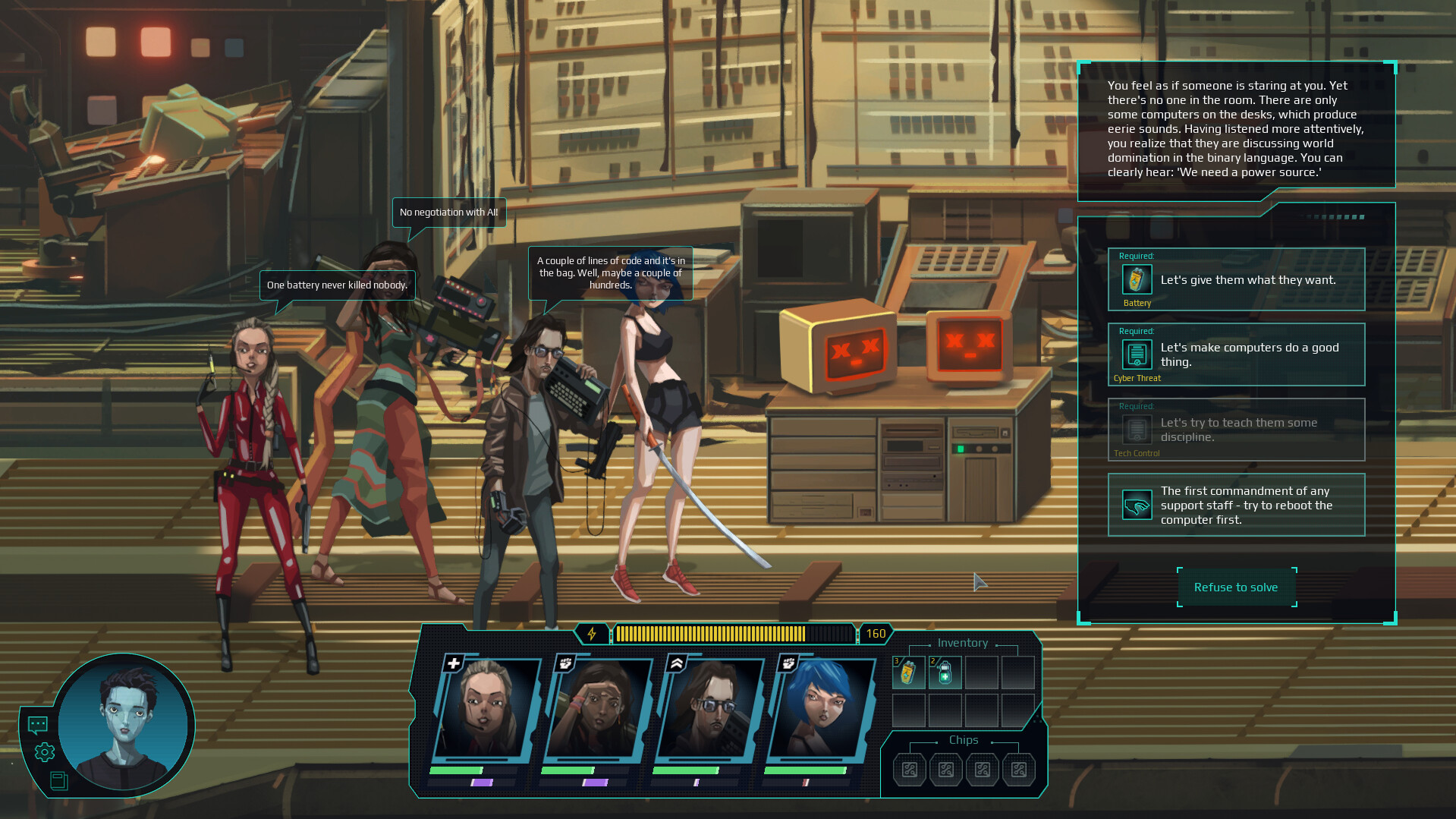Select the medkit item in Inventory

pyautogui.click(x=945, y=671)
